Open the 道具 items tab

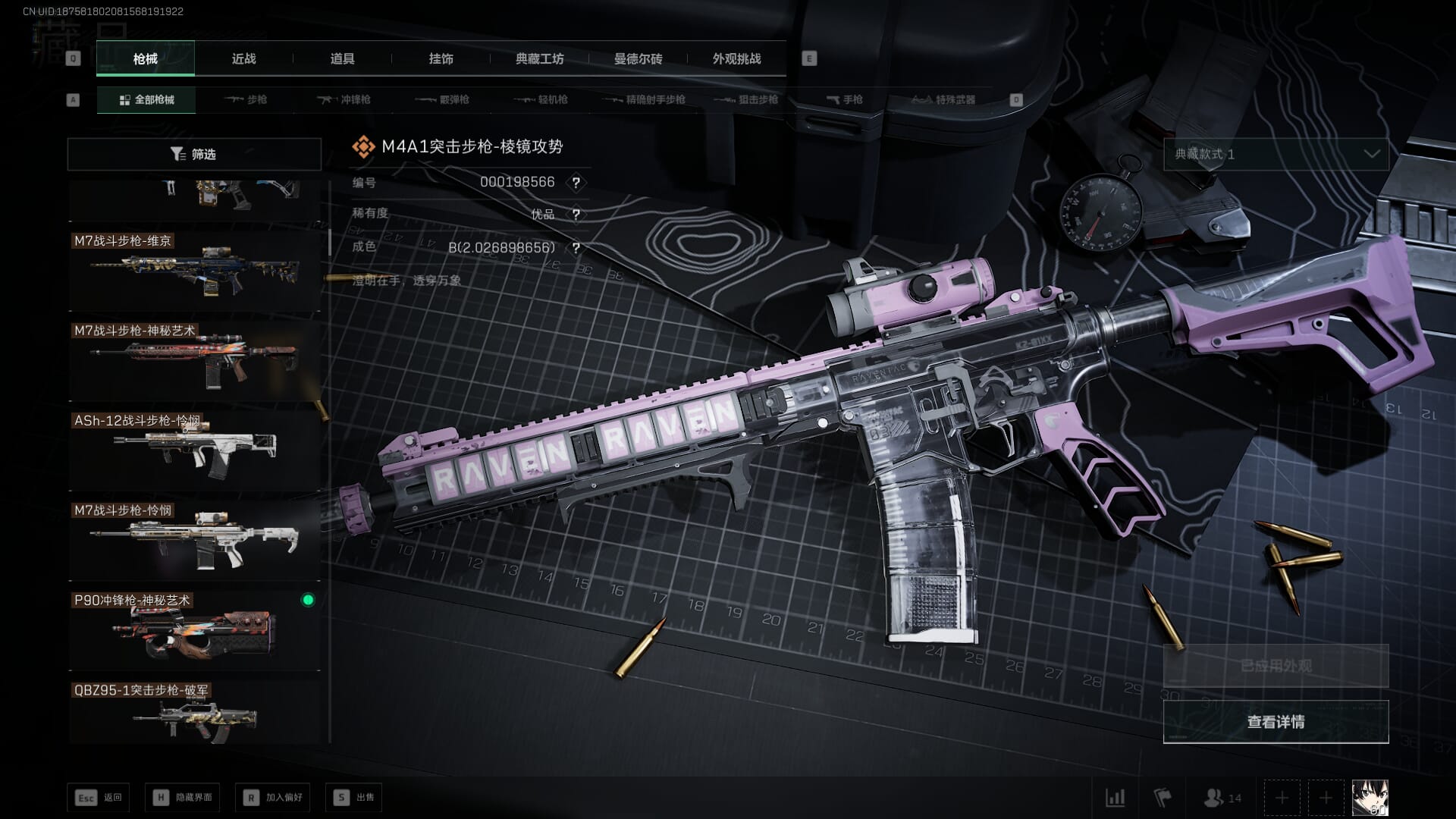pyautogui.click(x=342, y=59)
